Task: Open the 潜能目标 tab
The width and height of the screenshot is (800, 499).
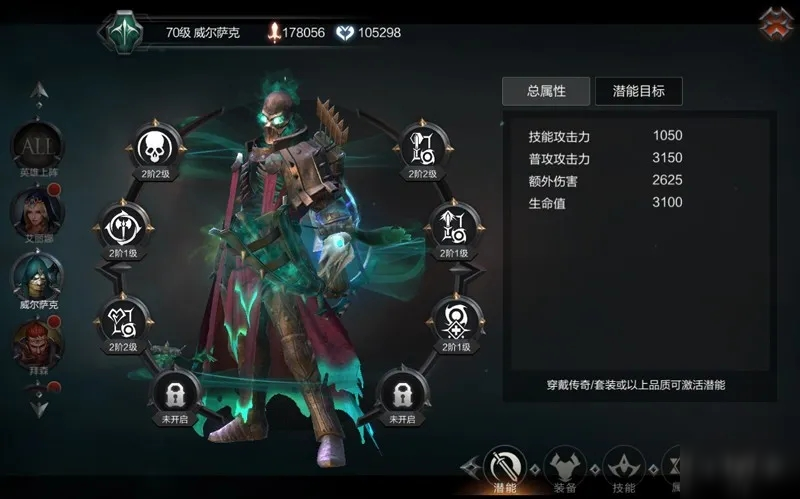Action: tap(638, 91)
